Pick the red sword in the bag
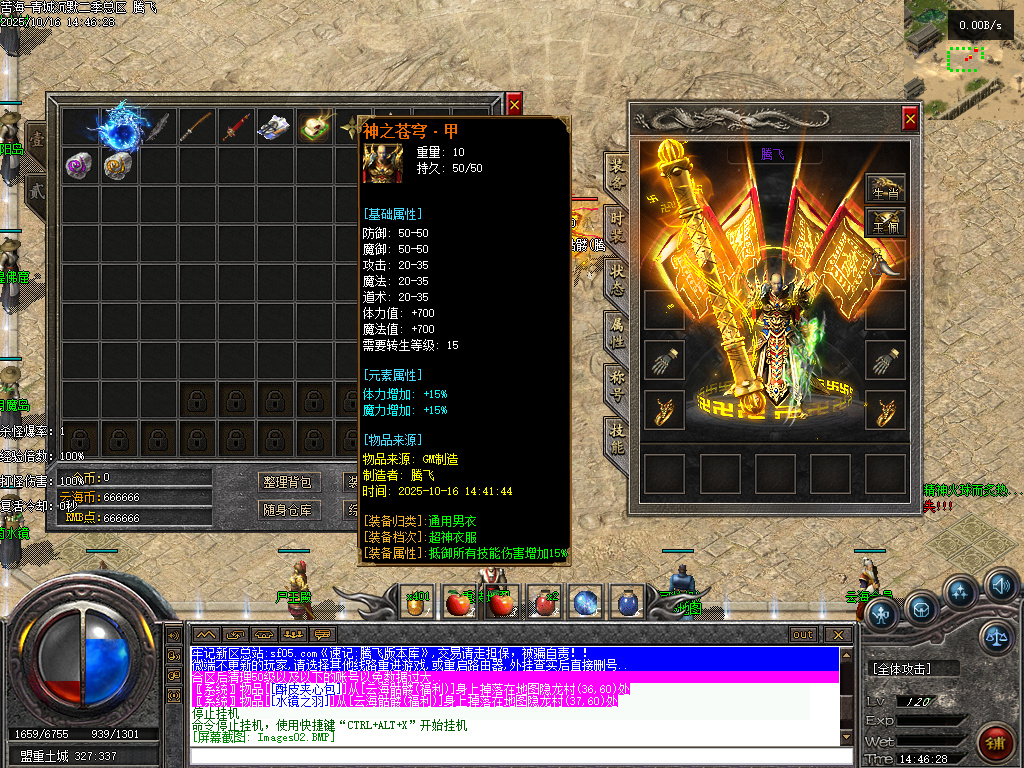The height and width of the screenshot is (768, 1024). [235, 127]
